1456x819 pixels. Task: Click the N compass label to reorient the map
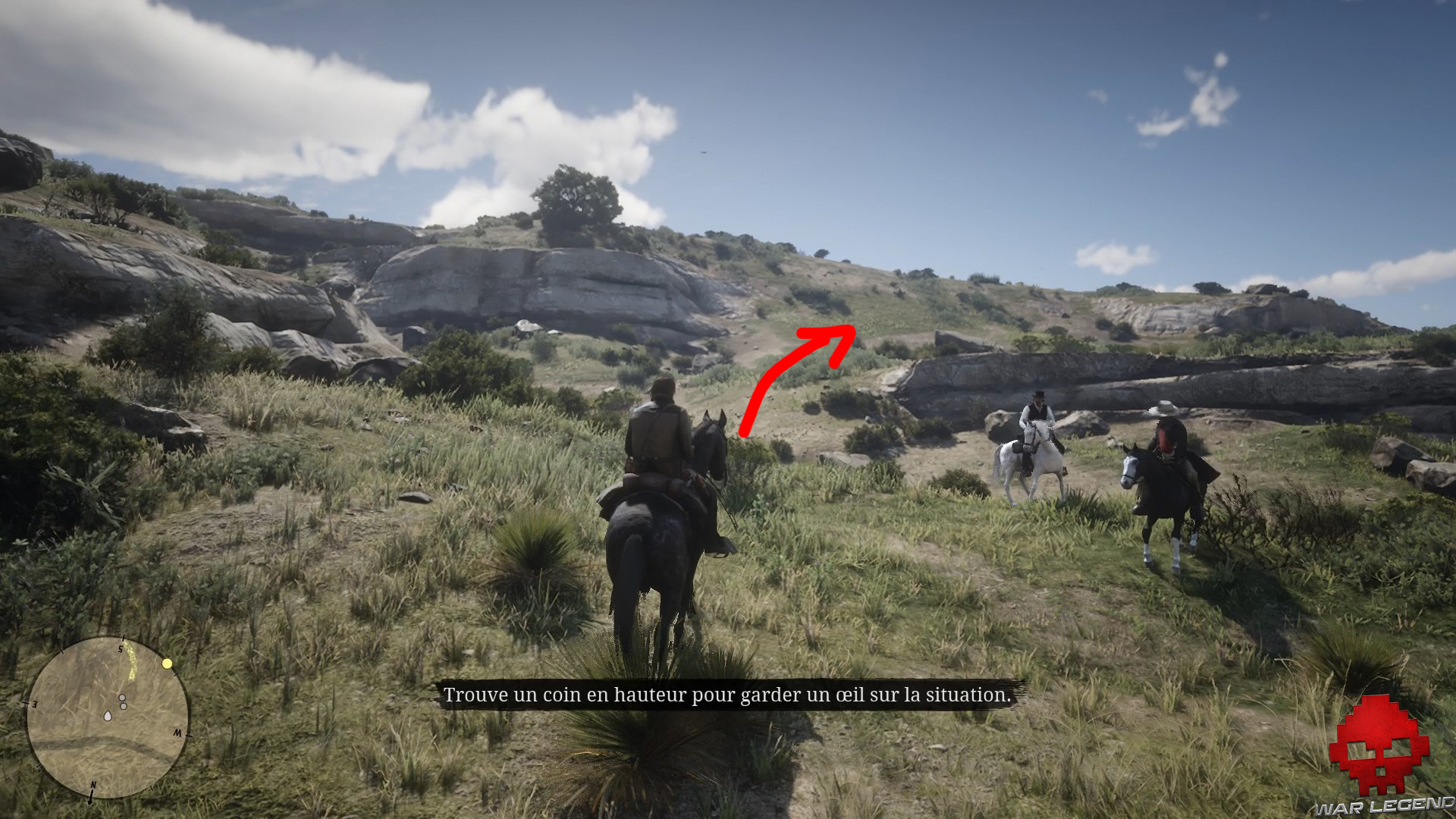click(x=93, y=785)
